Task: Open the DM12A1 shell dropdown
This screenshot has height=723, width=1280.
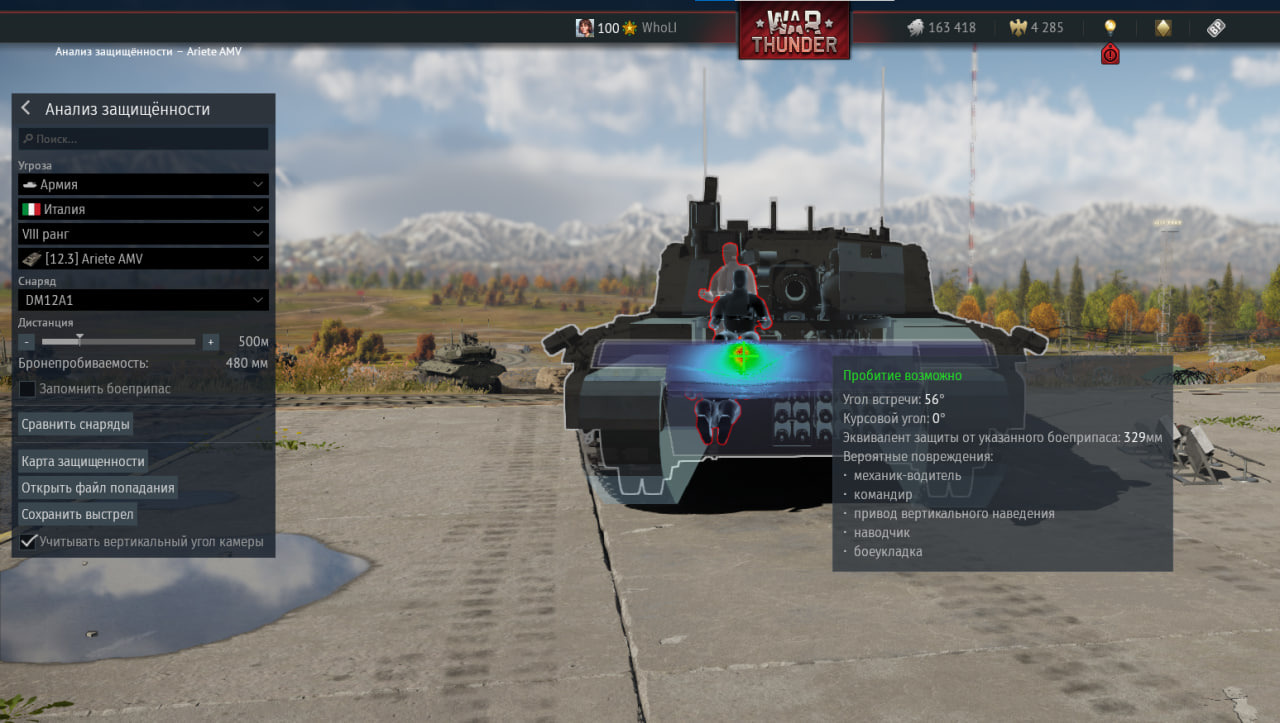Action: pos(143,299)
